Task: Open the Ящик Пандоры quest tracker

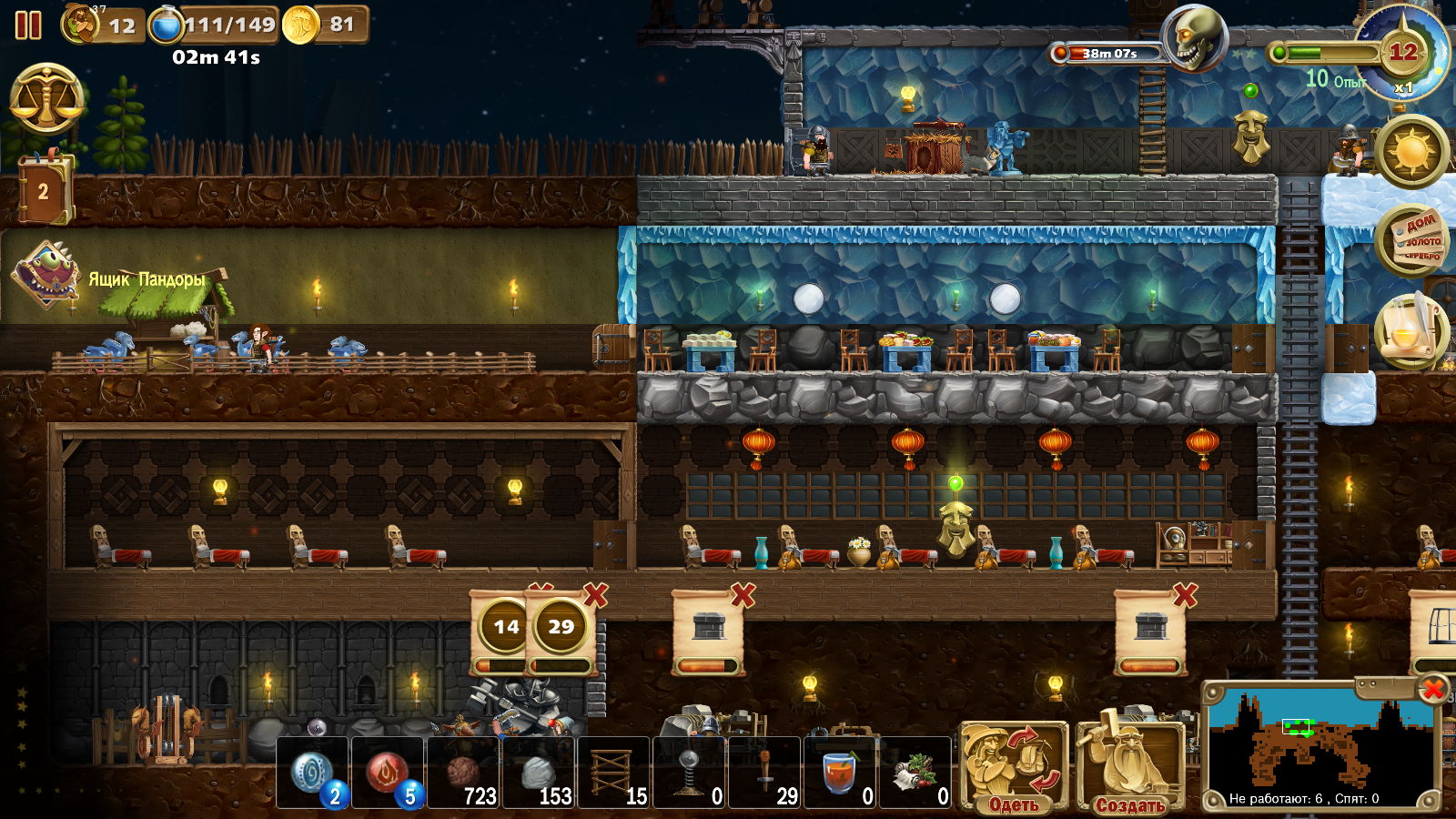Action: (x=47, y=276)
